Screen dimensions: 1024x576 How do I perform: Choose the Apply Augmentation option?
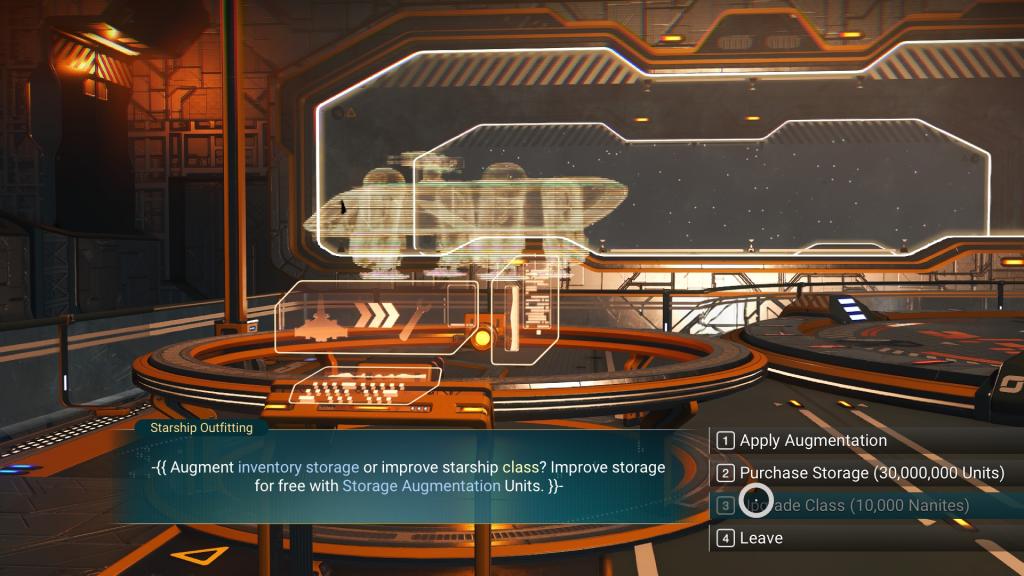tap(812, 441)
